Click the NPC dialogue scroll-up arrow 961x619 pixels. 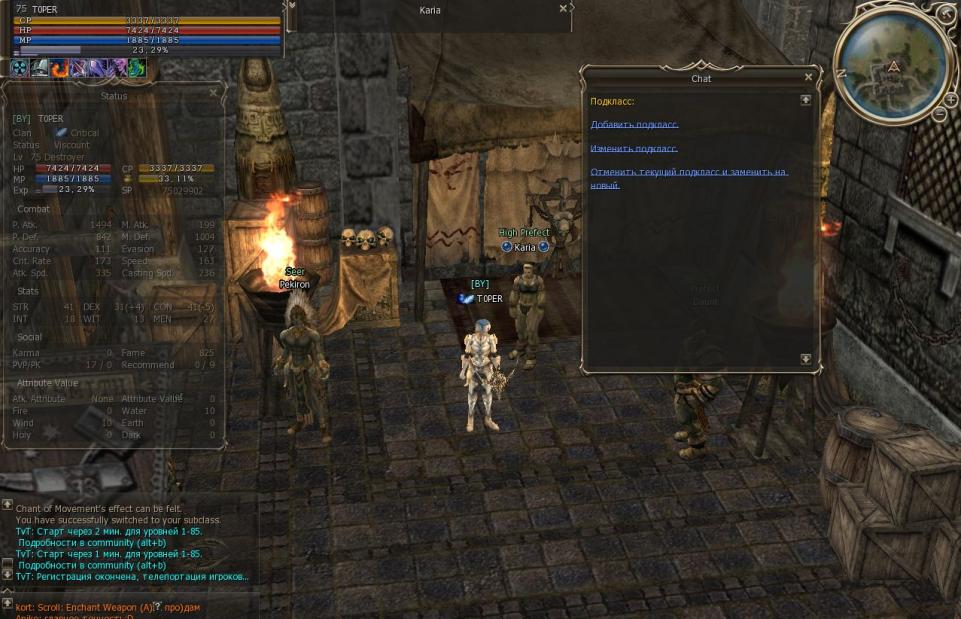805,100
